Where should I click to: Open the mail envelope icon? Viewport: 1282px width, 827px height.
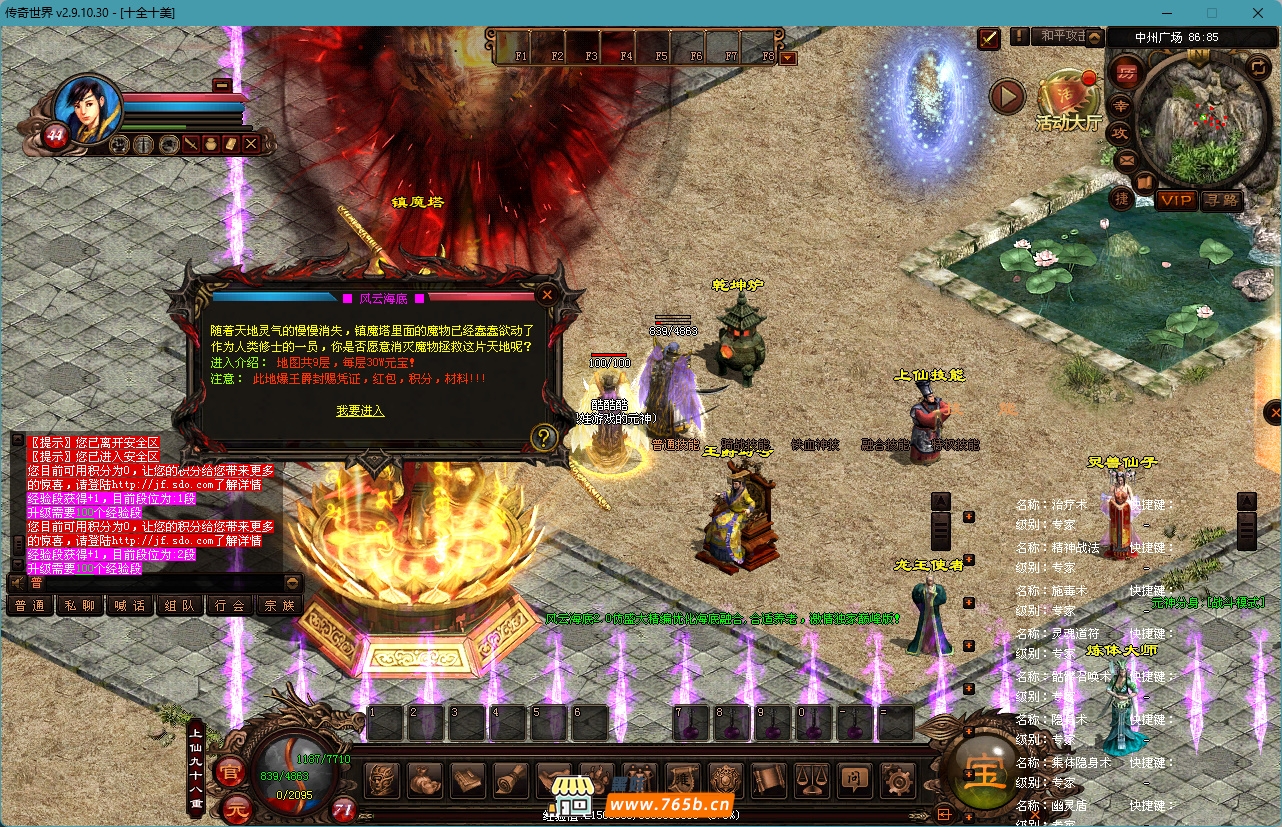click(x=1126, y=160)
